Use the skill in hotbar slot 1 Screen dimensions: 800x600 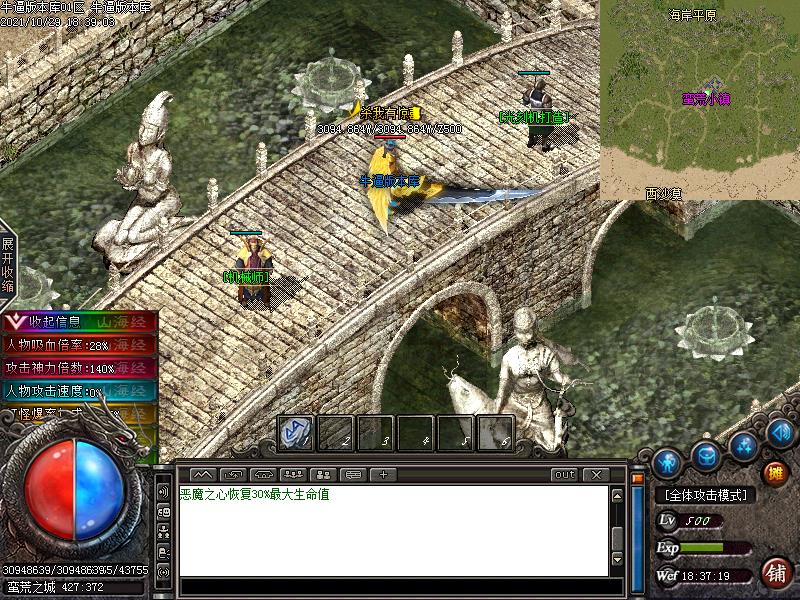pos(295,432)
